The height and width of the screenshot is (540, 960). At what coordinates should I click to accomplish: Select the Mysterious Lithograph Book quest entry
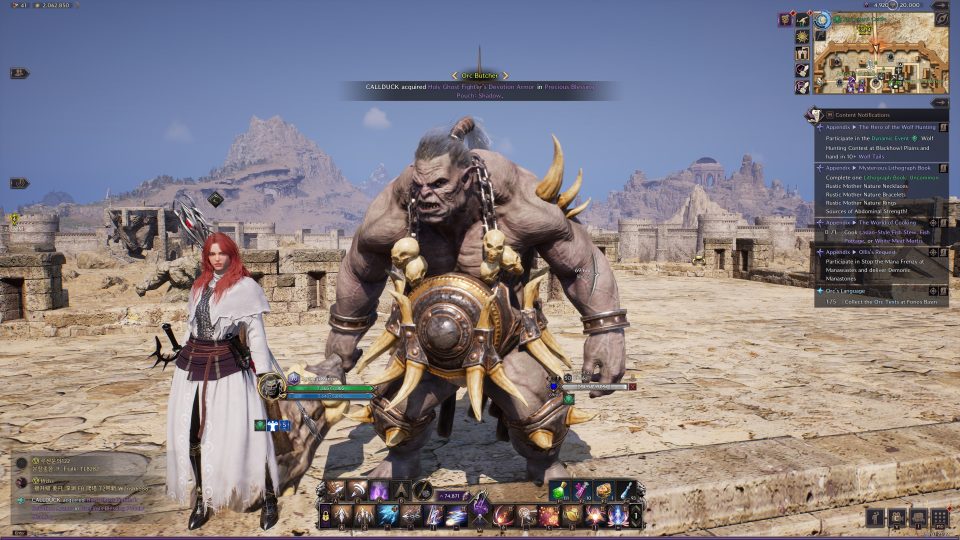(x=880, y=168)
